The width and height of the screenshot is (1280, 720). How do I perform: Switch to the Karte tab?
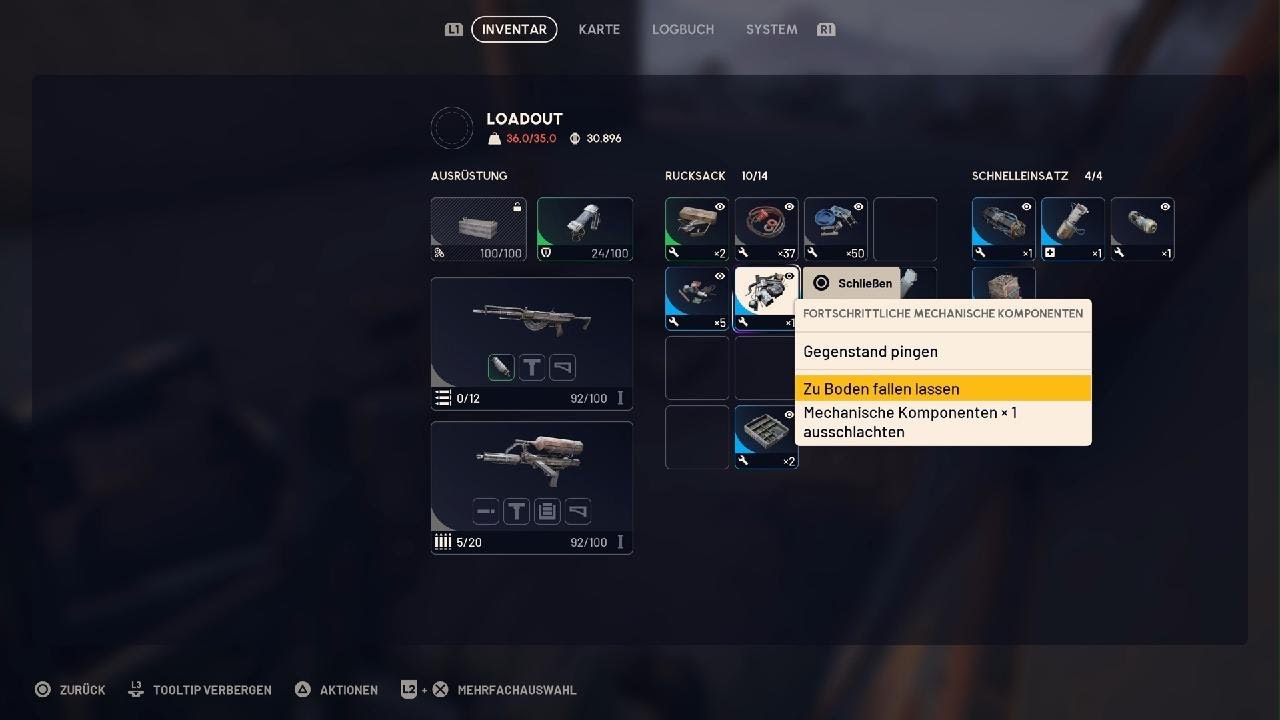599,29
